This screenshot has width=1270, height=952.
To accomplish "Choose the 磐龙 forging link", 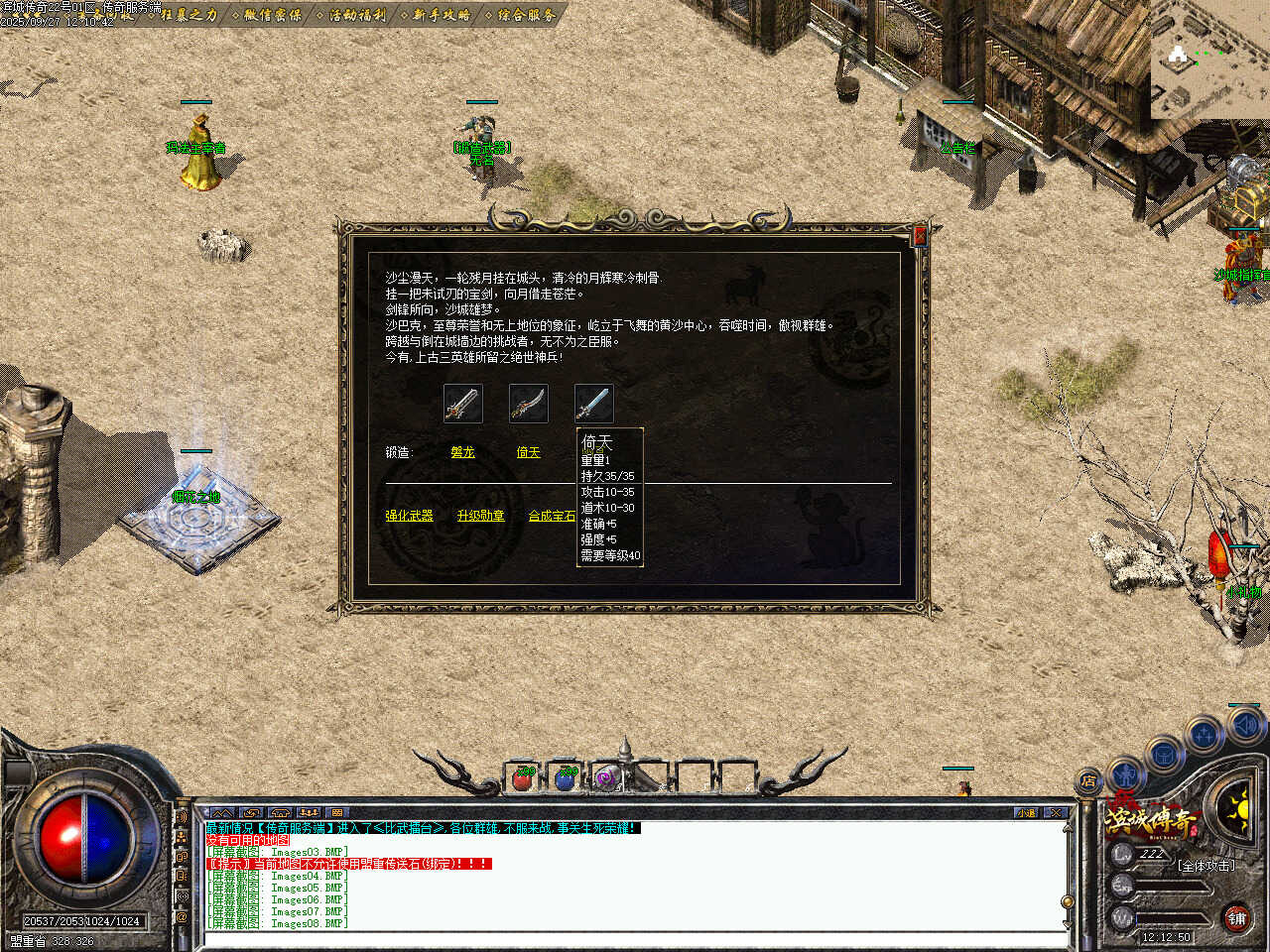I will (x=462, y=452).
